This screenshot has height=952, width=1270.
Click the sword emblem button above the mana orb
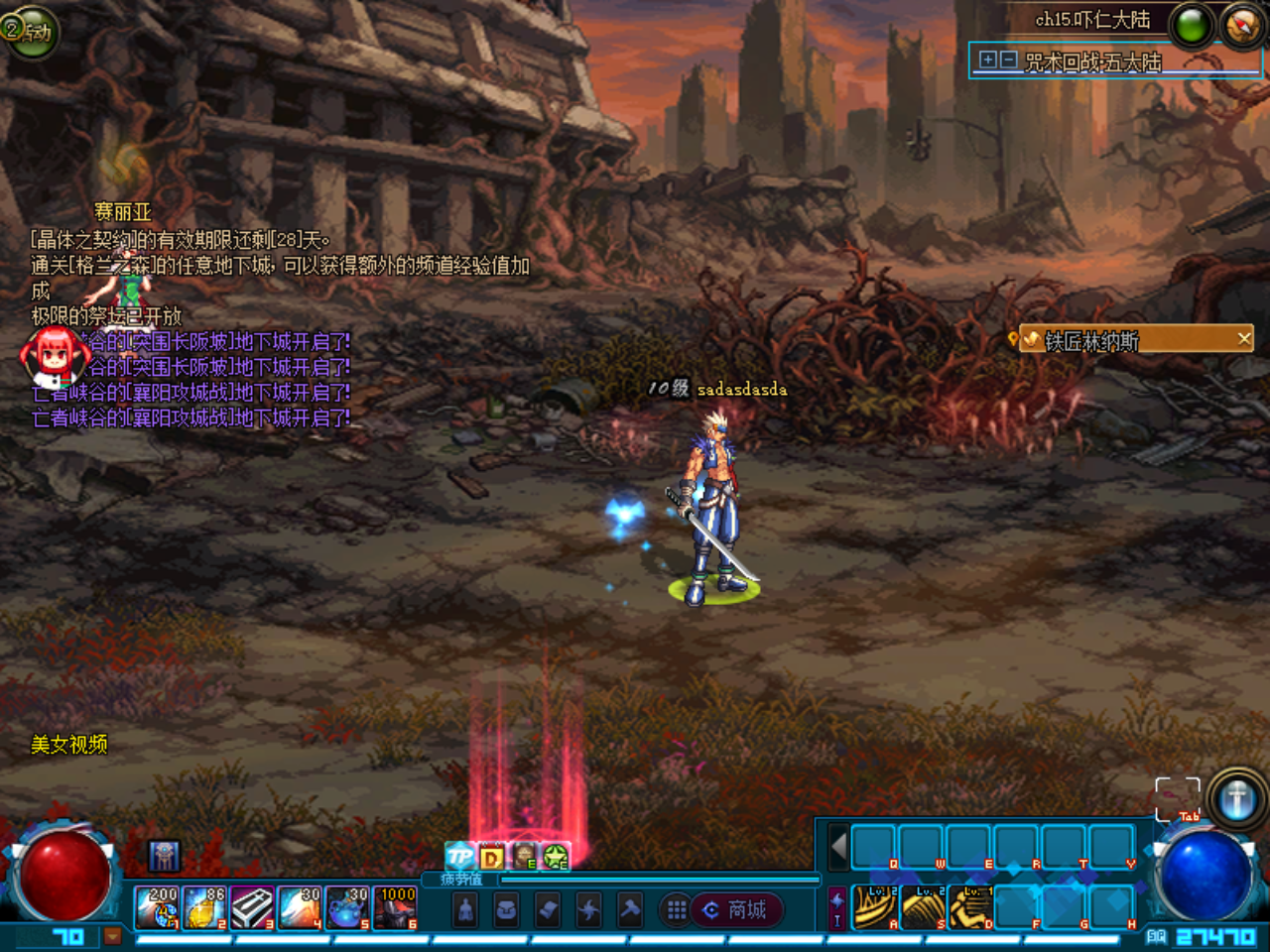1236,798
